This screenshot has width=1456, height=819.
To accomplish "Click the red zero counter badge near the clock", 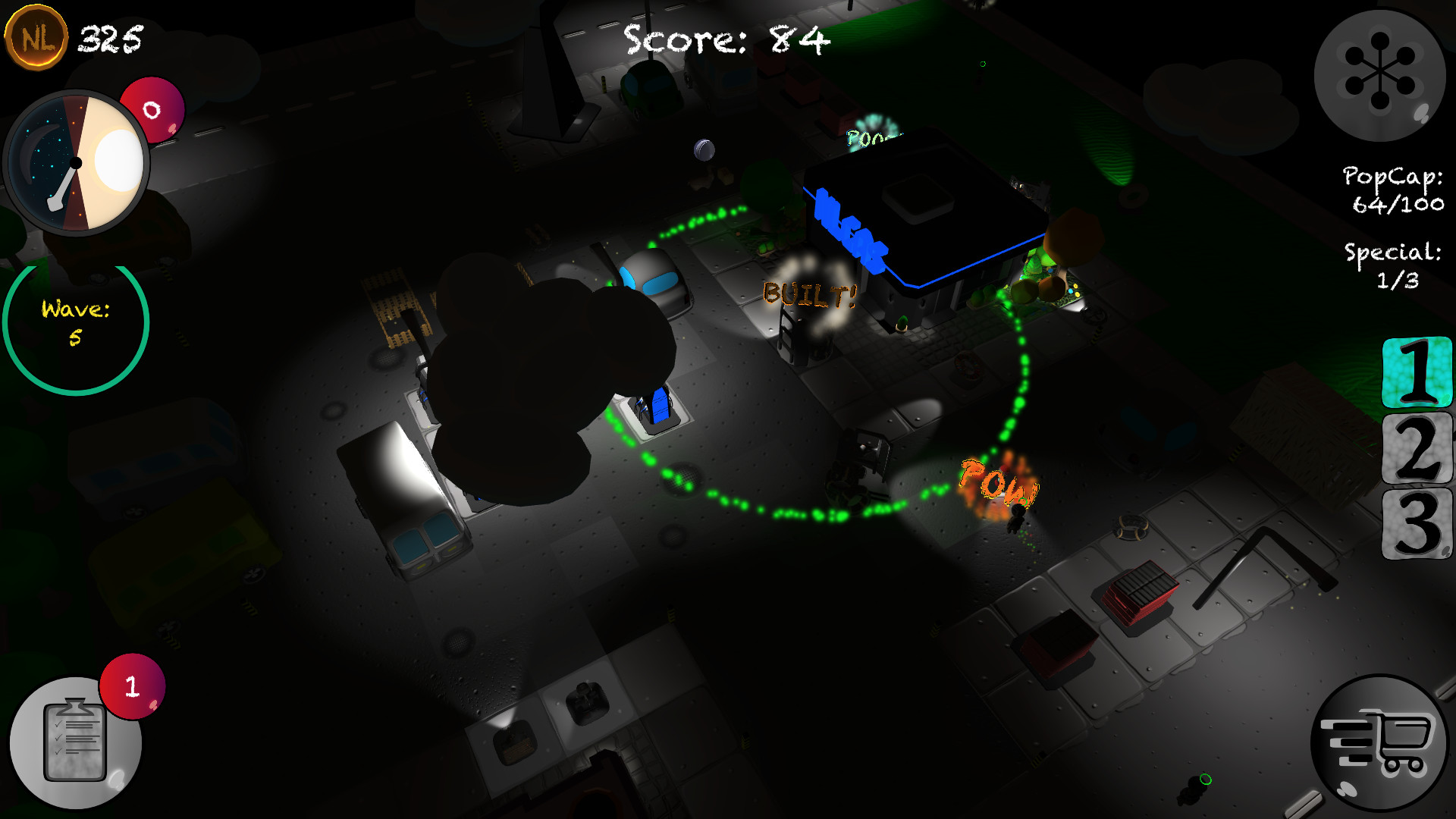I will tap(151, 108).
